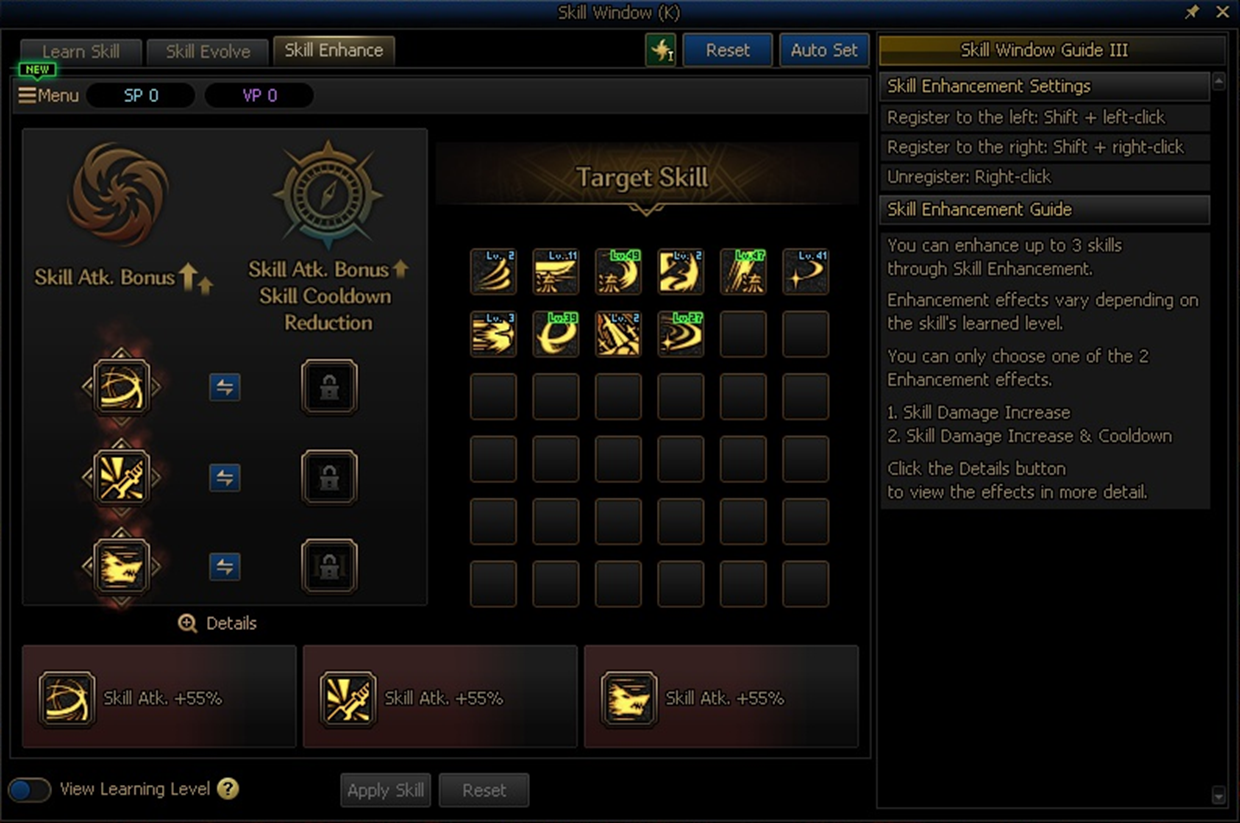The height and width of the screenshot is (823, 1240).
Task: Open the Menu dropdown
Action: click(x=48, y=96)
